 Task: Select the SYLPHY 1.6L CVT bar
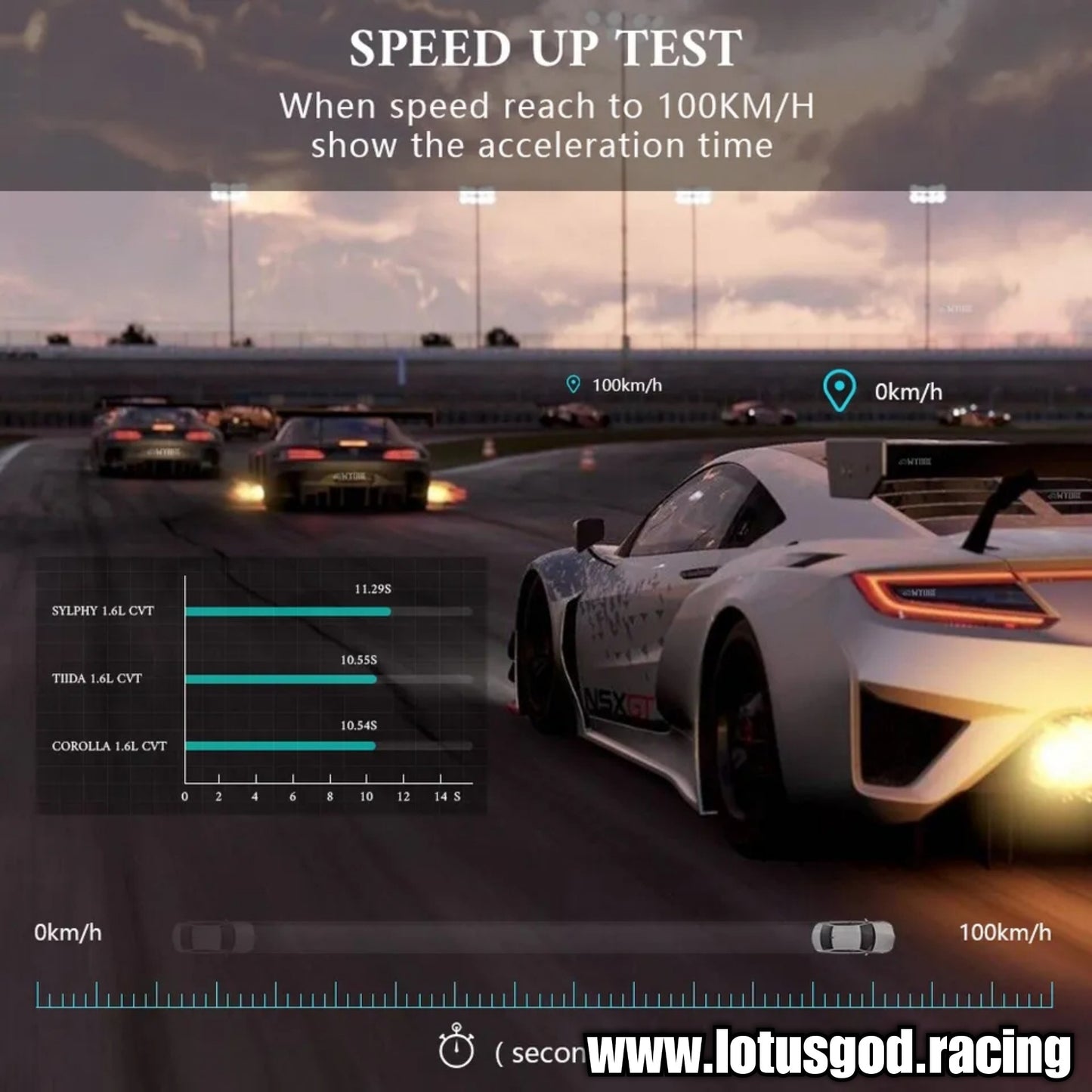click(288, 611)
